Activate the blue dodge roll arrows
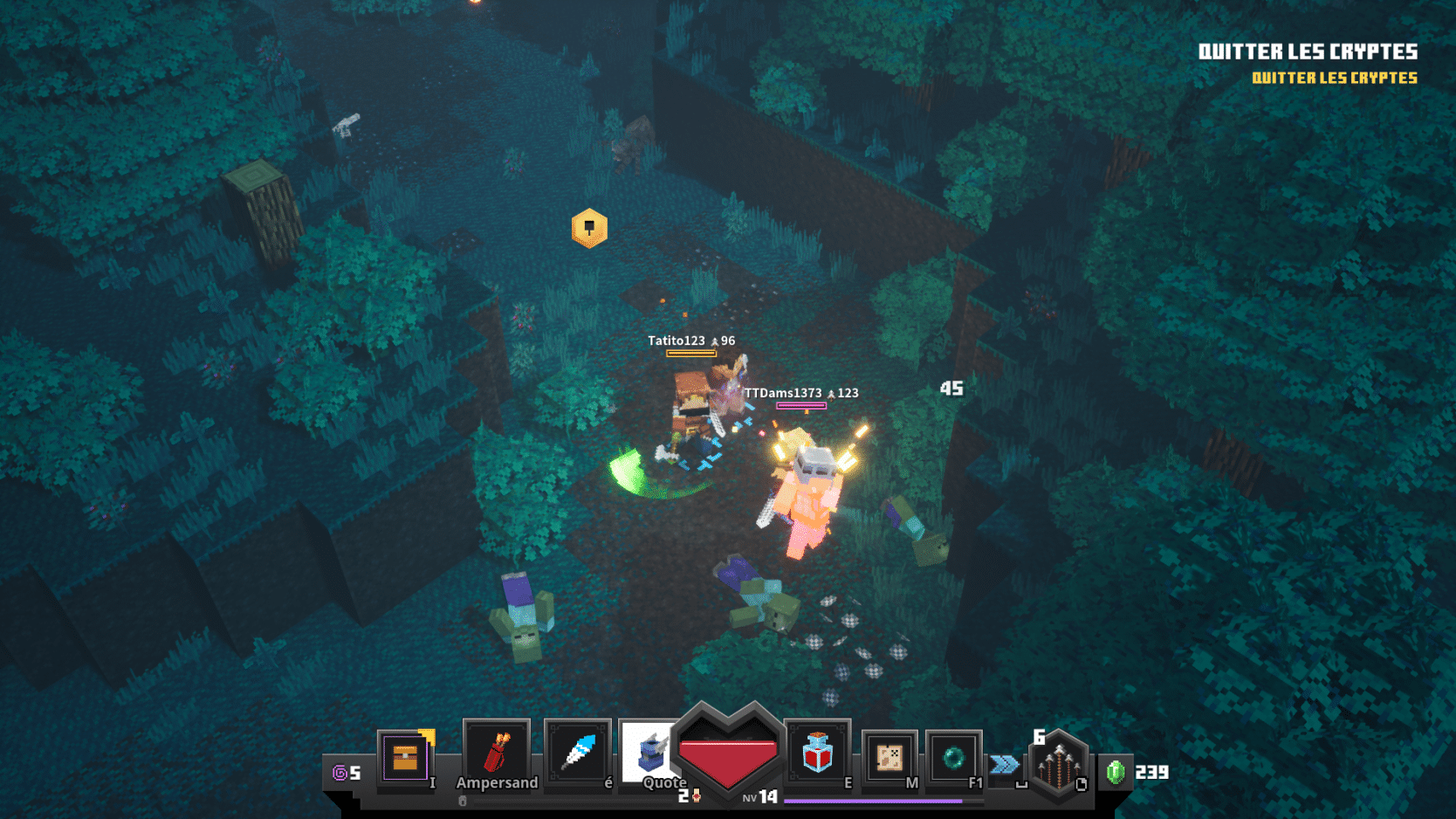 click(1005, 765)
